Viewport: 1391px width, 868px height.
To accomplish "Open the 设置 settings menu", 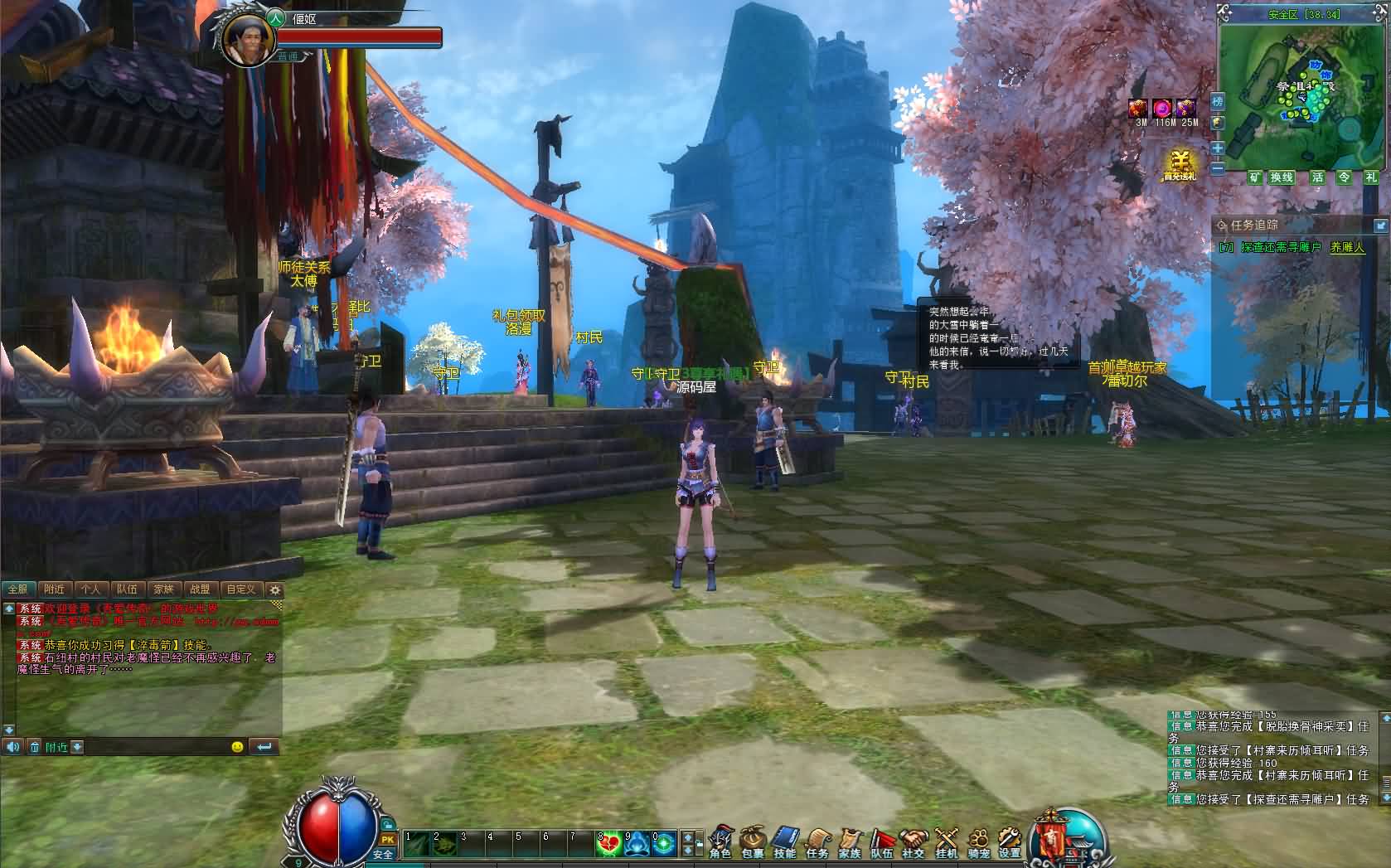I will pyautogui.click(x=1009, y=841).
